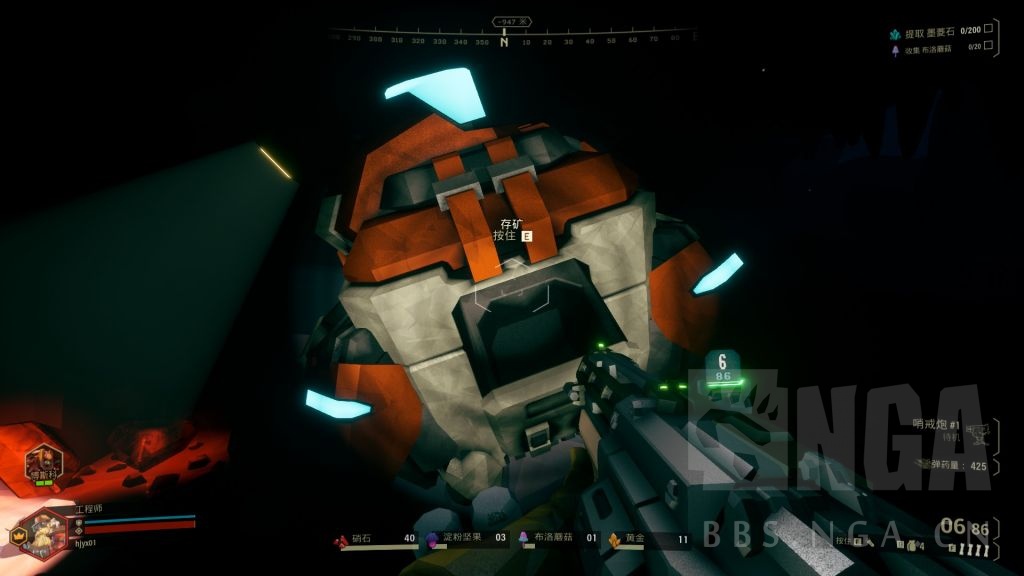
Task: Select the Nitra resource icon
Action: 343,539
